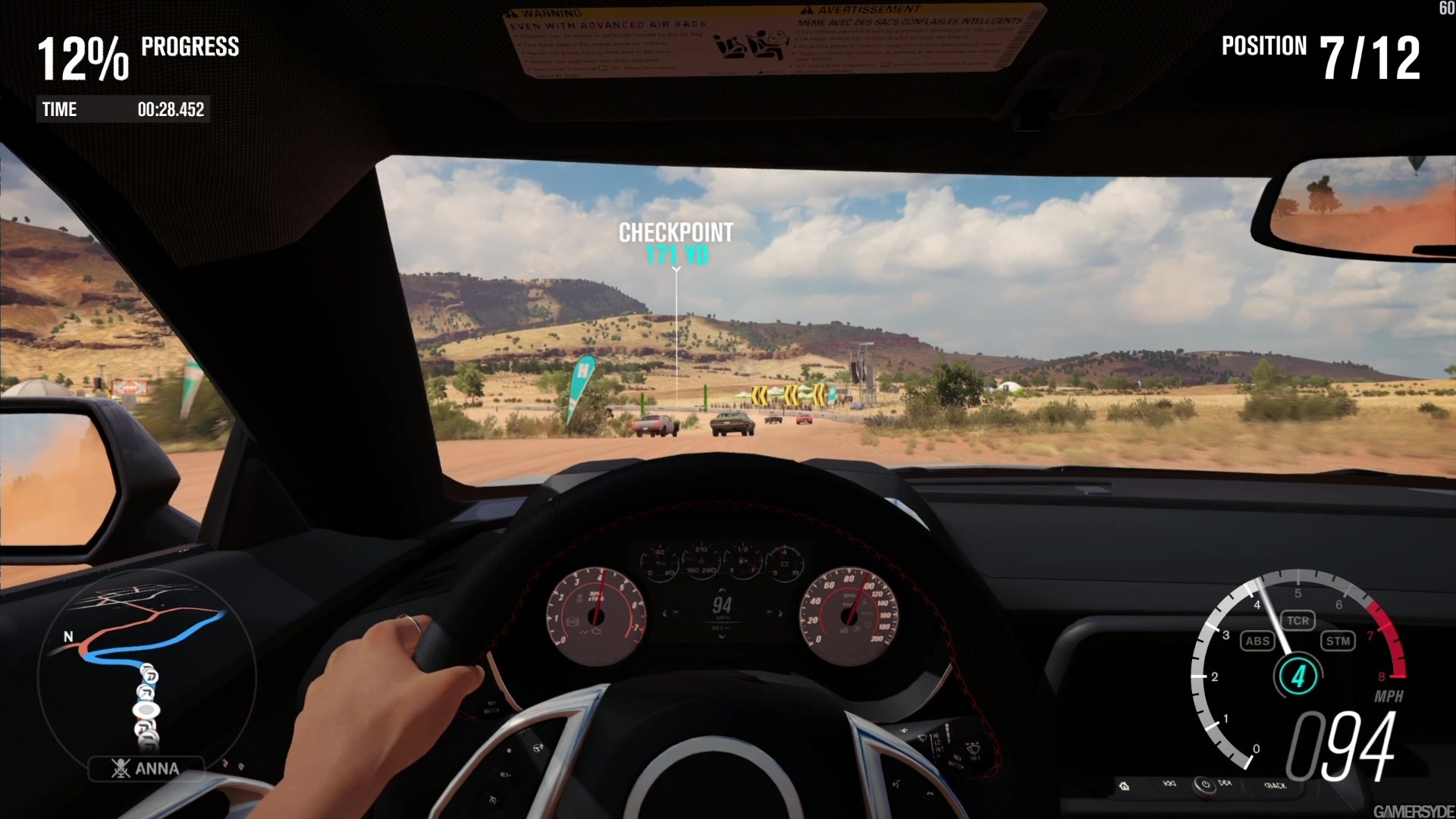Image resolution: width=1456 pixels, height=819 pixels.
Task: Click the TIME readout showing 00:28.452
Action: click(x=124, y=109)
